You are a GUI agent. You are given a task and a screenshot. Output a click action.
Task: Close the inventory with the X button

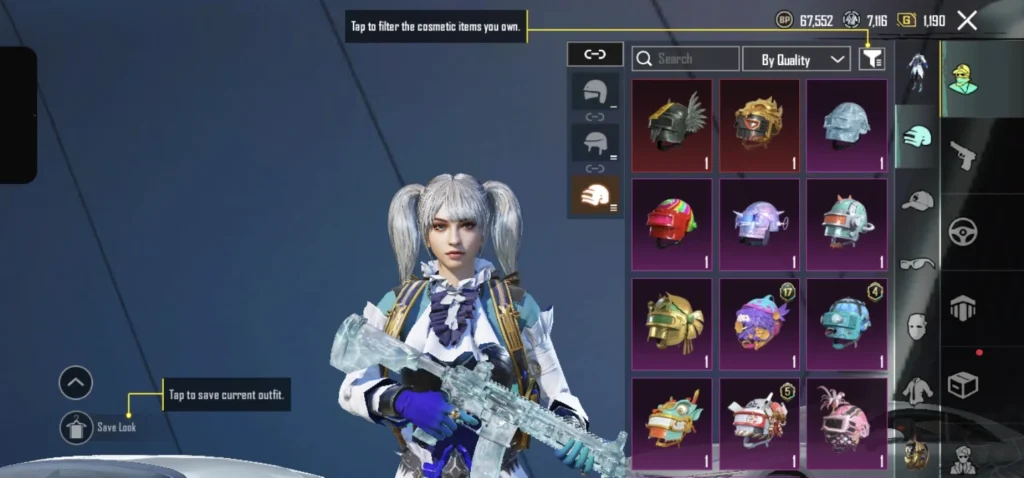coord(967,20)
